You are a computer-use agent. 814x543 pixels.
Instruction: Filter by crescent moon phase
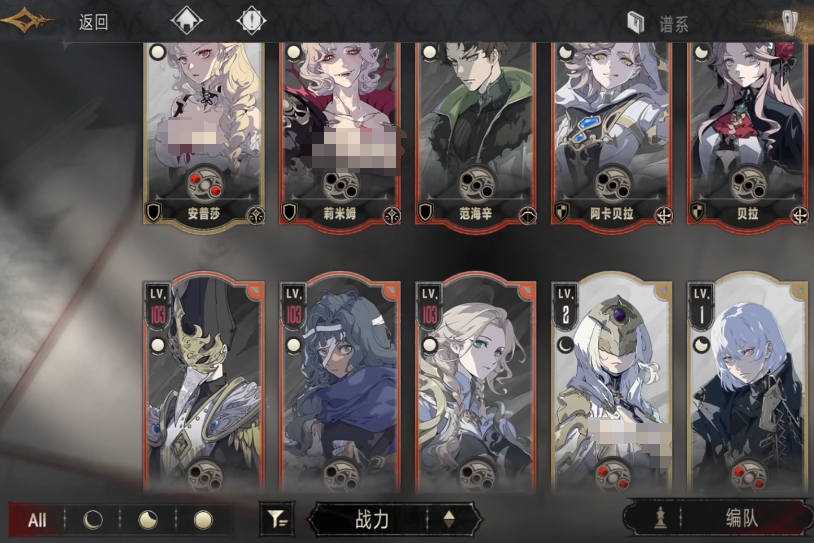92,520
